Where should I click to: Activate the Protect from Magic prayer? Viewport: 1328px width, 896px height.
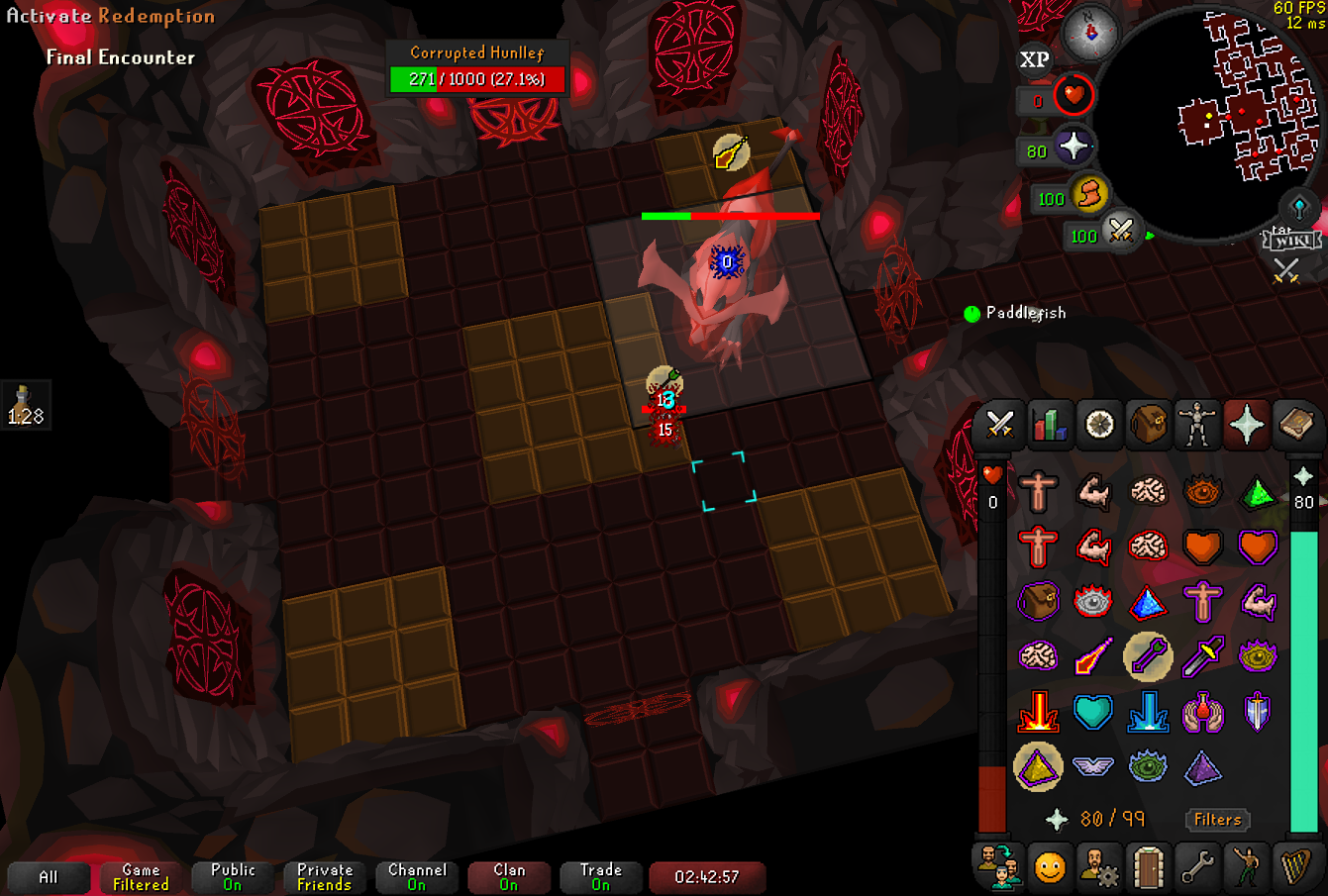point(1093,655)
